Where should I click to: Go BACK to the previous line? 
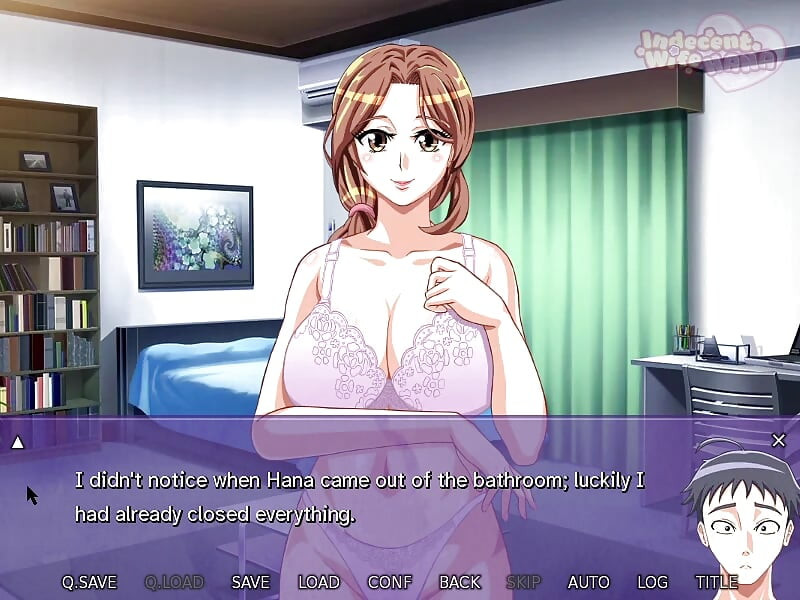tap(460, 582)
